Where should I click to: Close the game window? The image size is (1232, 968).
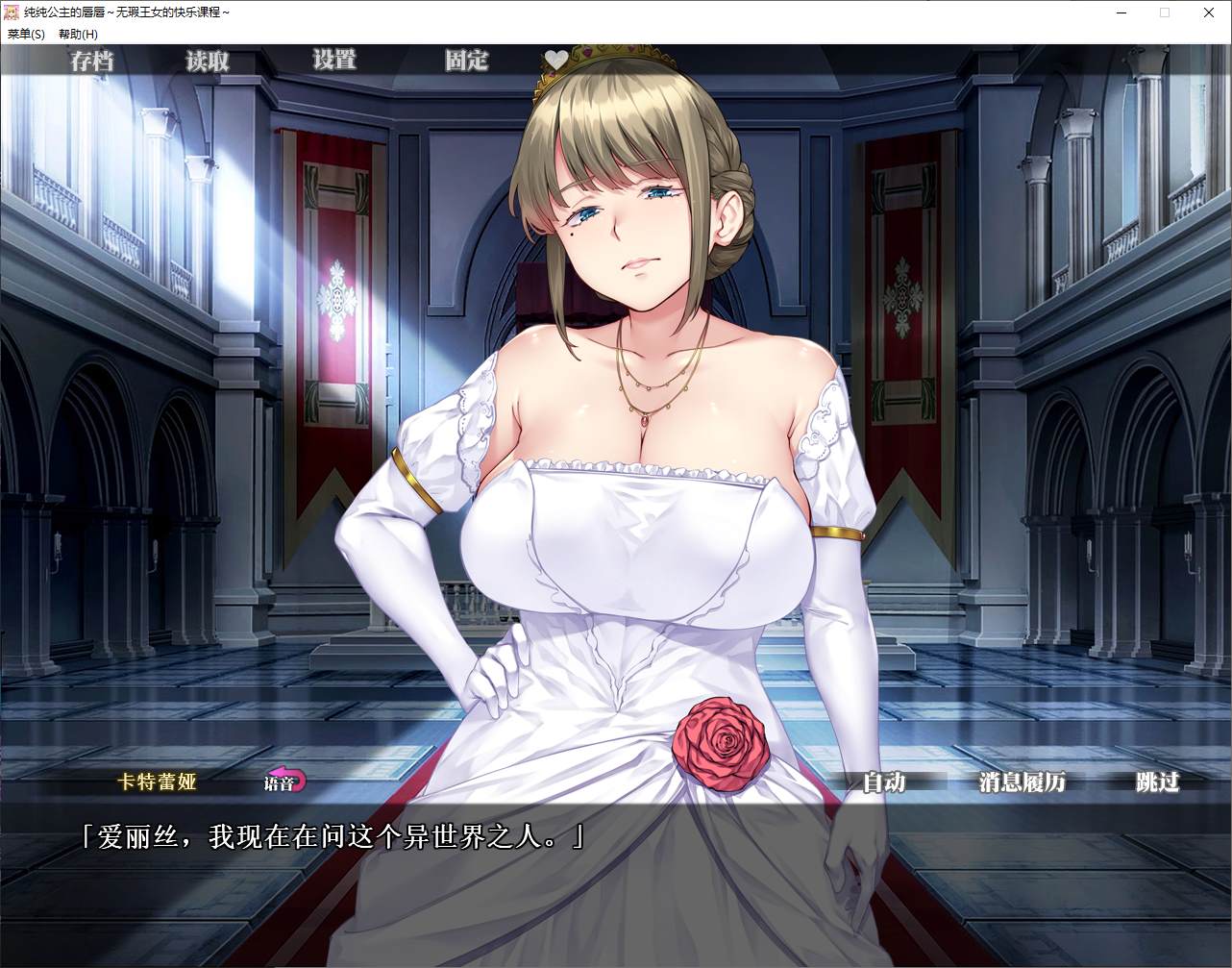coord(1209,12)
